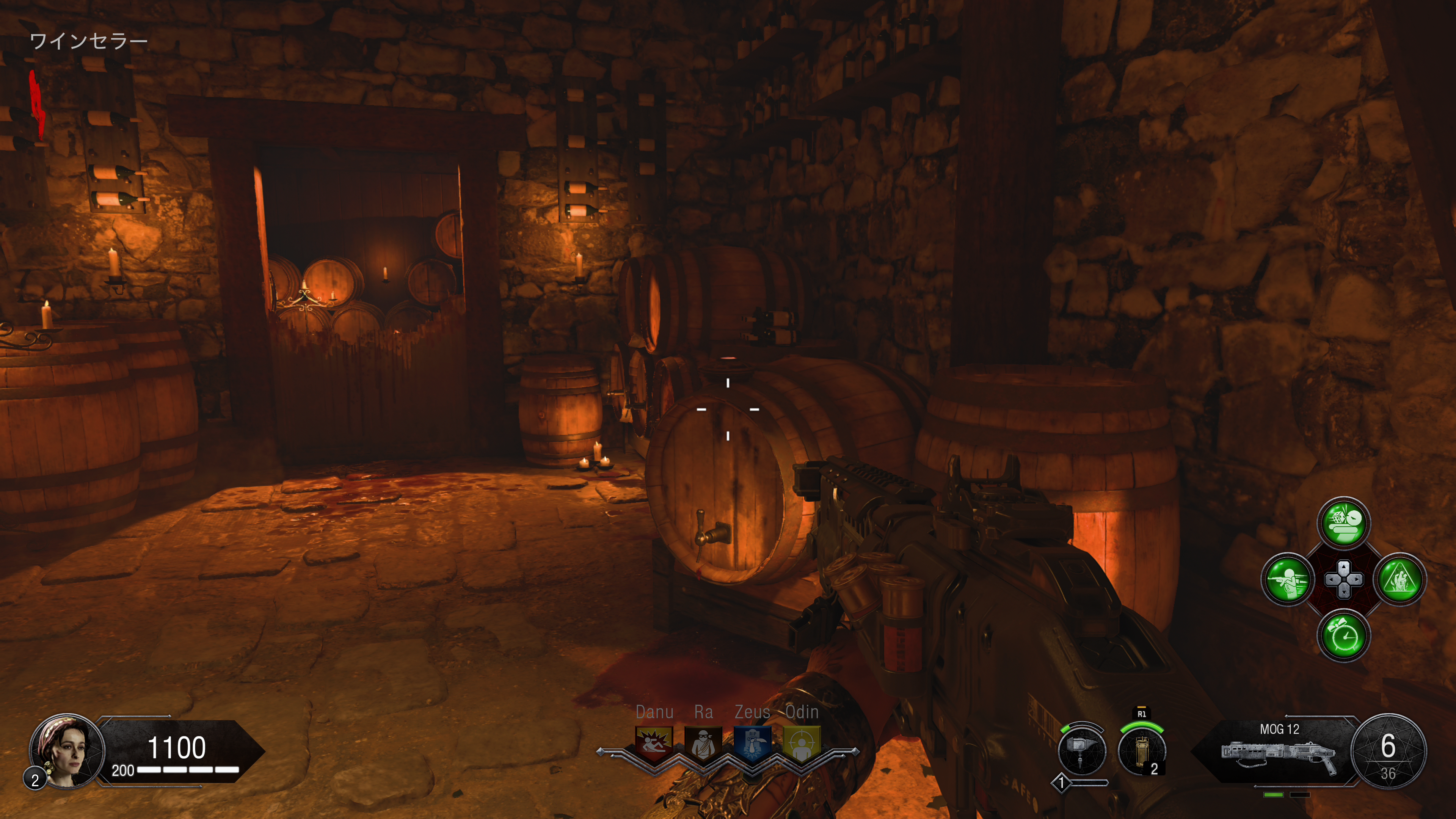Activate the running rifleman elixir
1456x819 pixels.
pos(1288,579)
